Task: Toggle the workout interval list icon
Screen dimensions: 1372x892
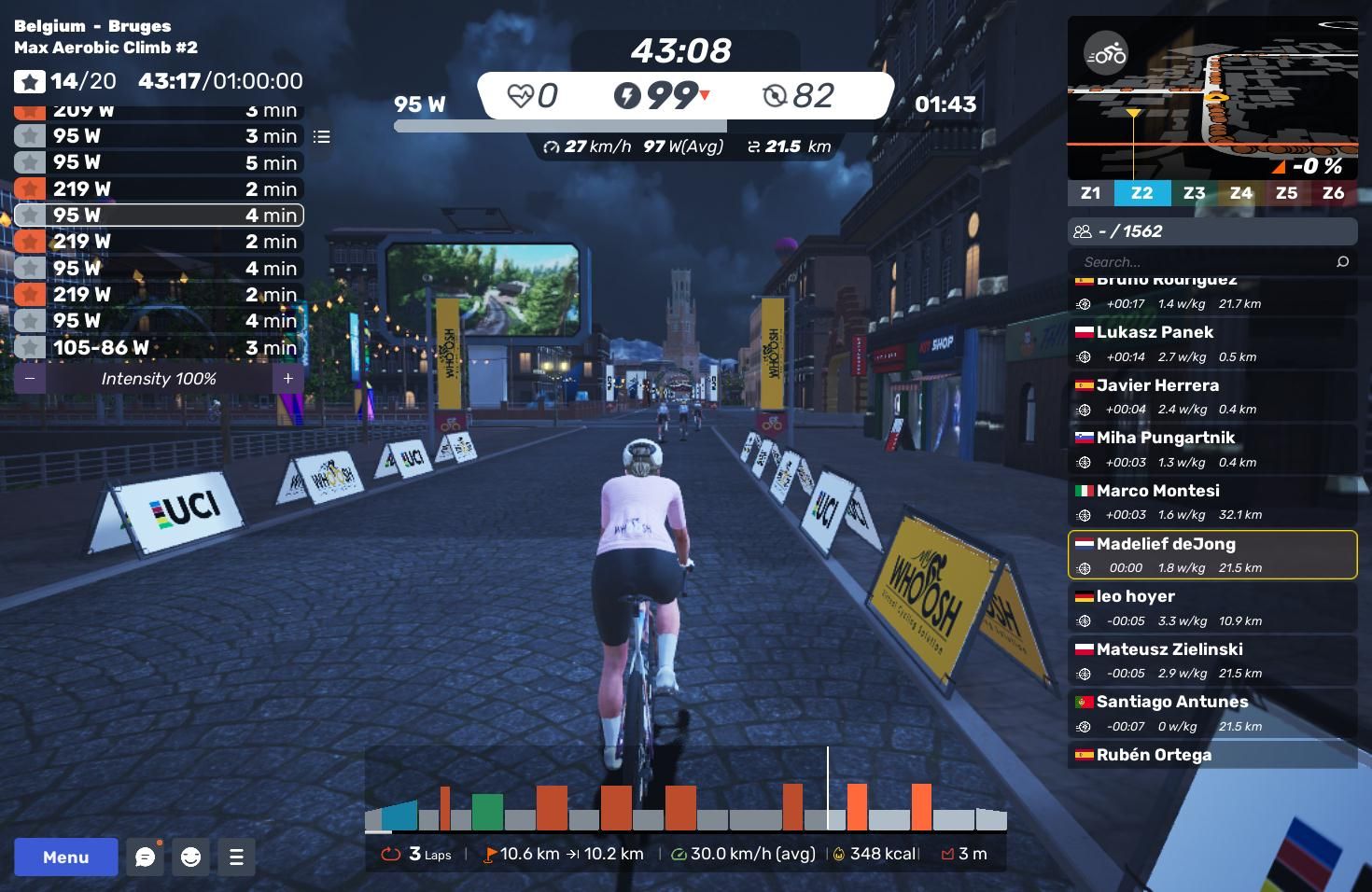Action: (322, 137)
